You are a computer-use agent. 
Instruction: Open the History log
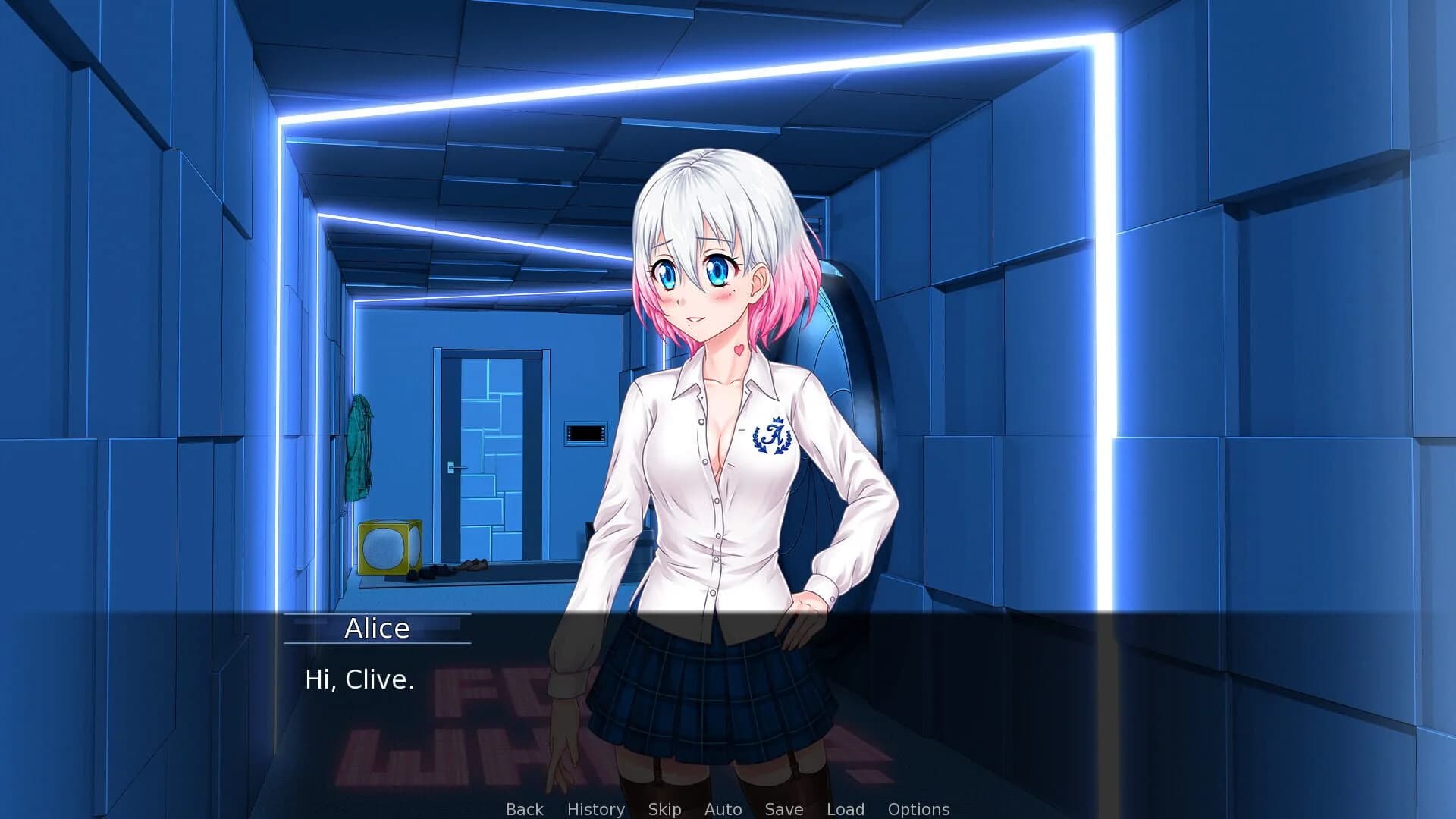point(596,808)
